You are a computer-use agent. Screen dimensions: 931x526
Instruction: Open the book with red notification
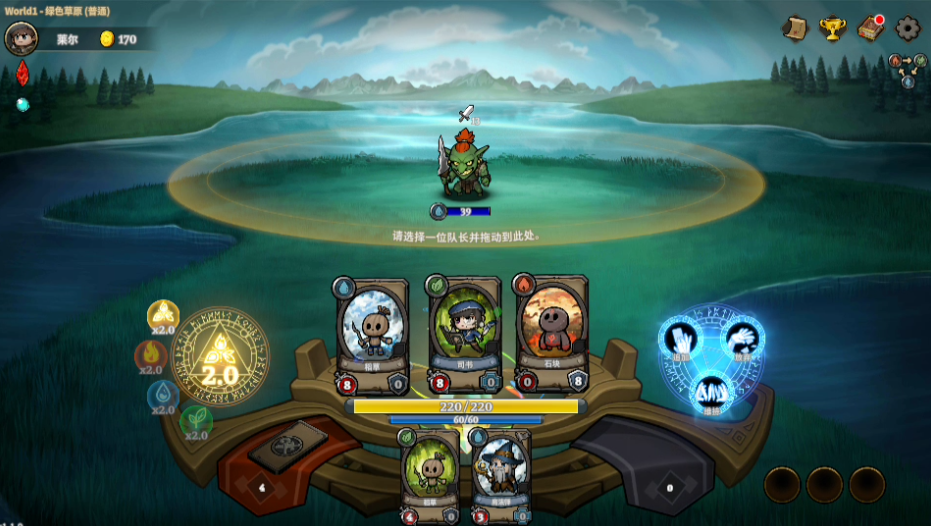click(870, 28)
